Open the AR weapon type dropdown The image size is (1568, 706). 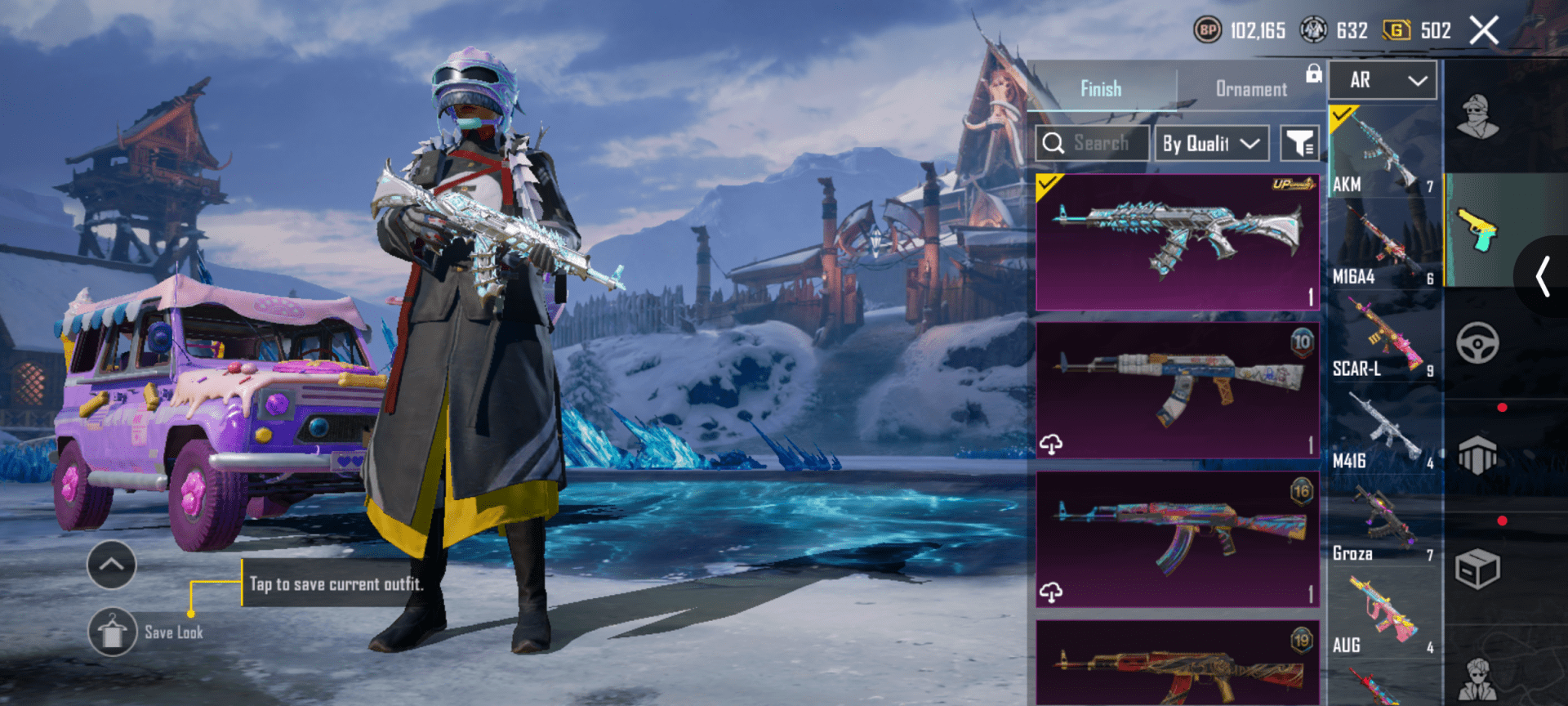[x=1383, y=80]
